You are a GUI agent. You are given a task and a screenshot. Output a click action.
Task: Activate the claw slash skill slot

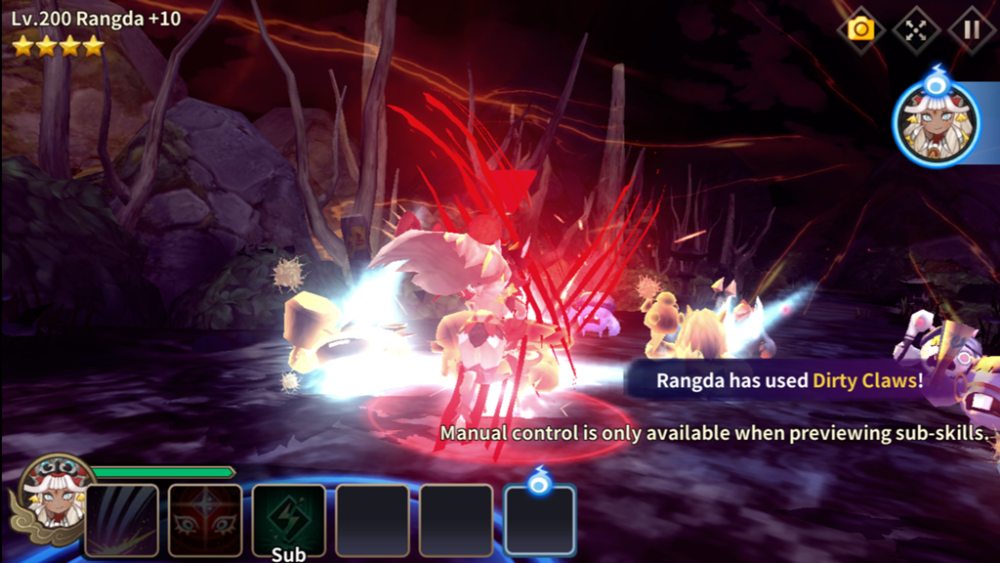[x=121, y=520]
